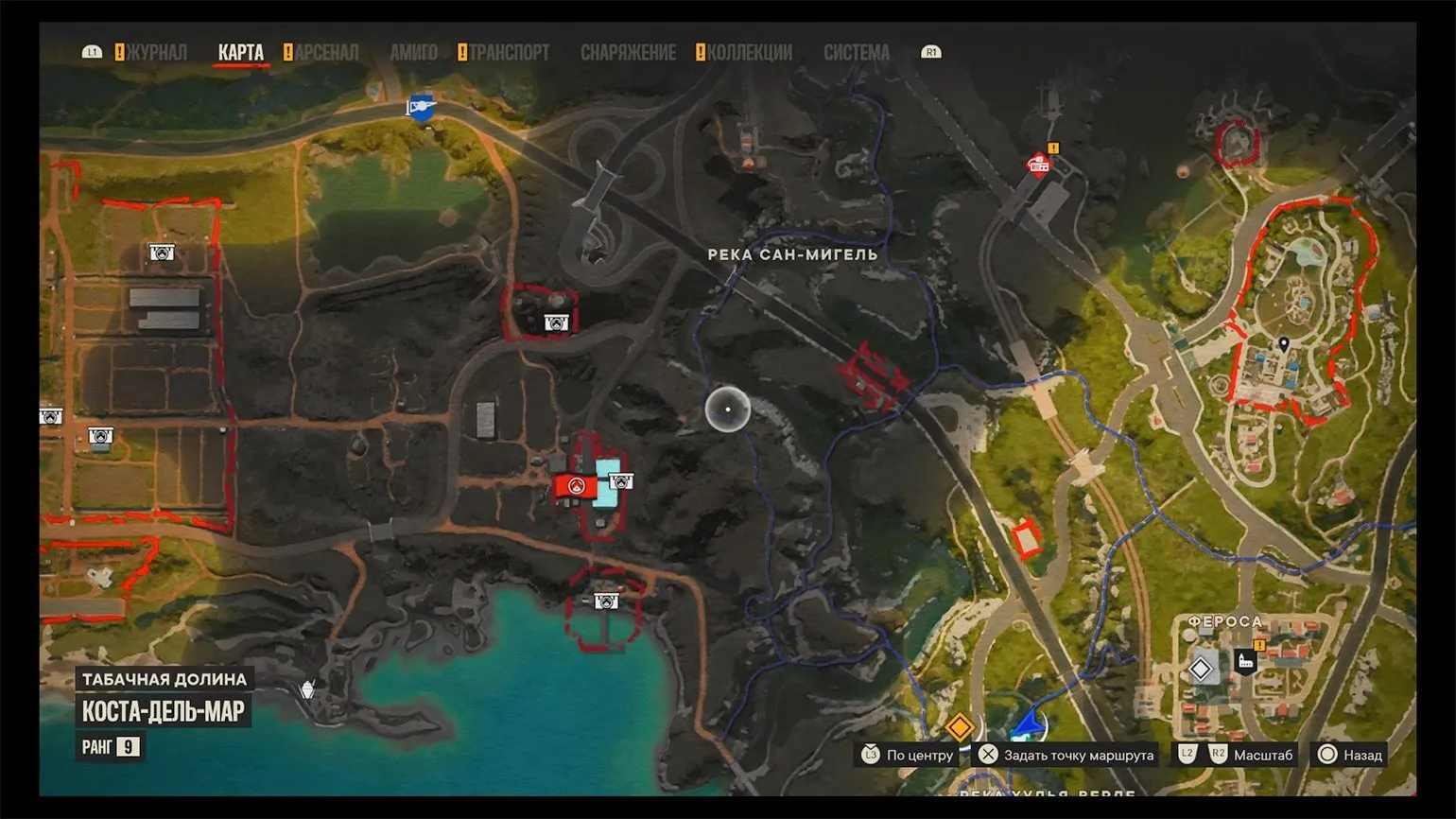Viewport: 1456px width, 819px height.
Task: Switch to the Арсенал tab
Action: click(326, 53)
